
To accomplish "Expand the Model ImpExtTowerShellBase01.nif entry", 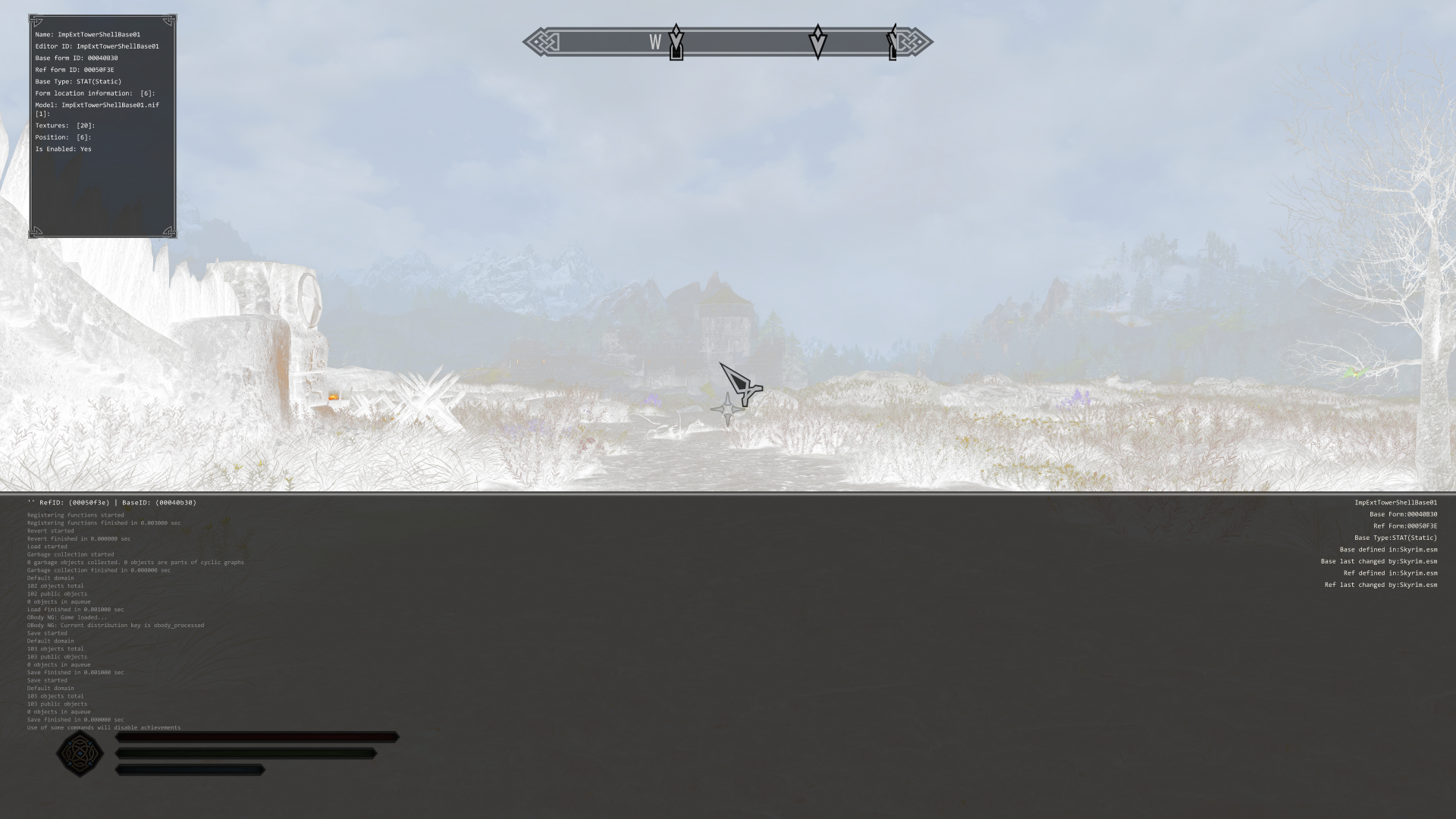I will click(96, 105).
